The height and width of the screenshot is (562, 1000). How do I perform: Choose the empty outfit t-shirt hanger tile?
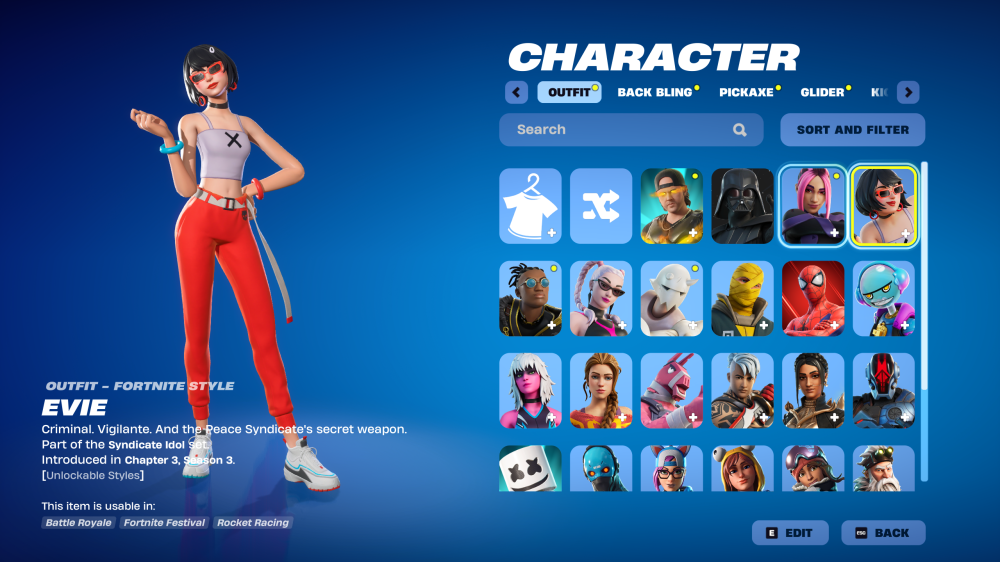pyautogui.click(x=530, y=206)
